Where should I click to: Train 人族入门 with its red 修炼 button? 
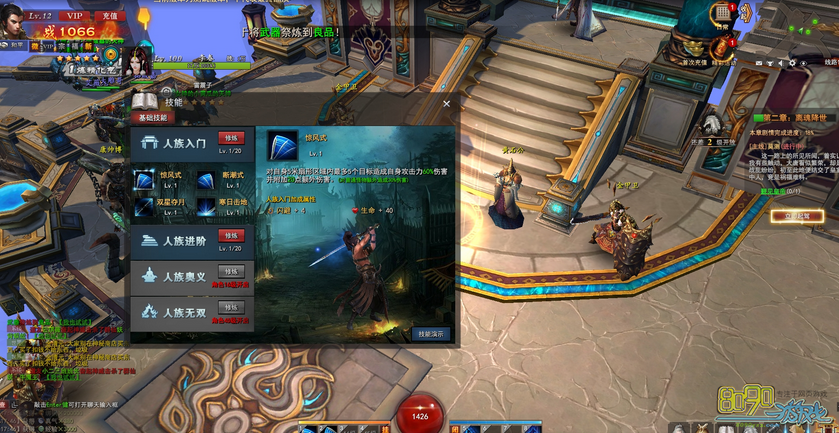[231, 138]
